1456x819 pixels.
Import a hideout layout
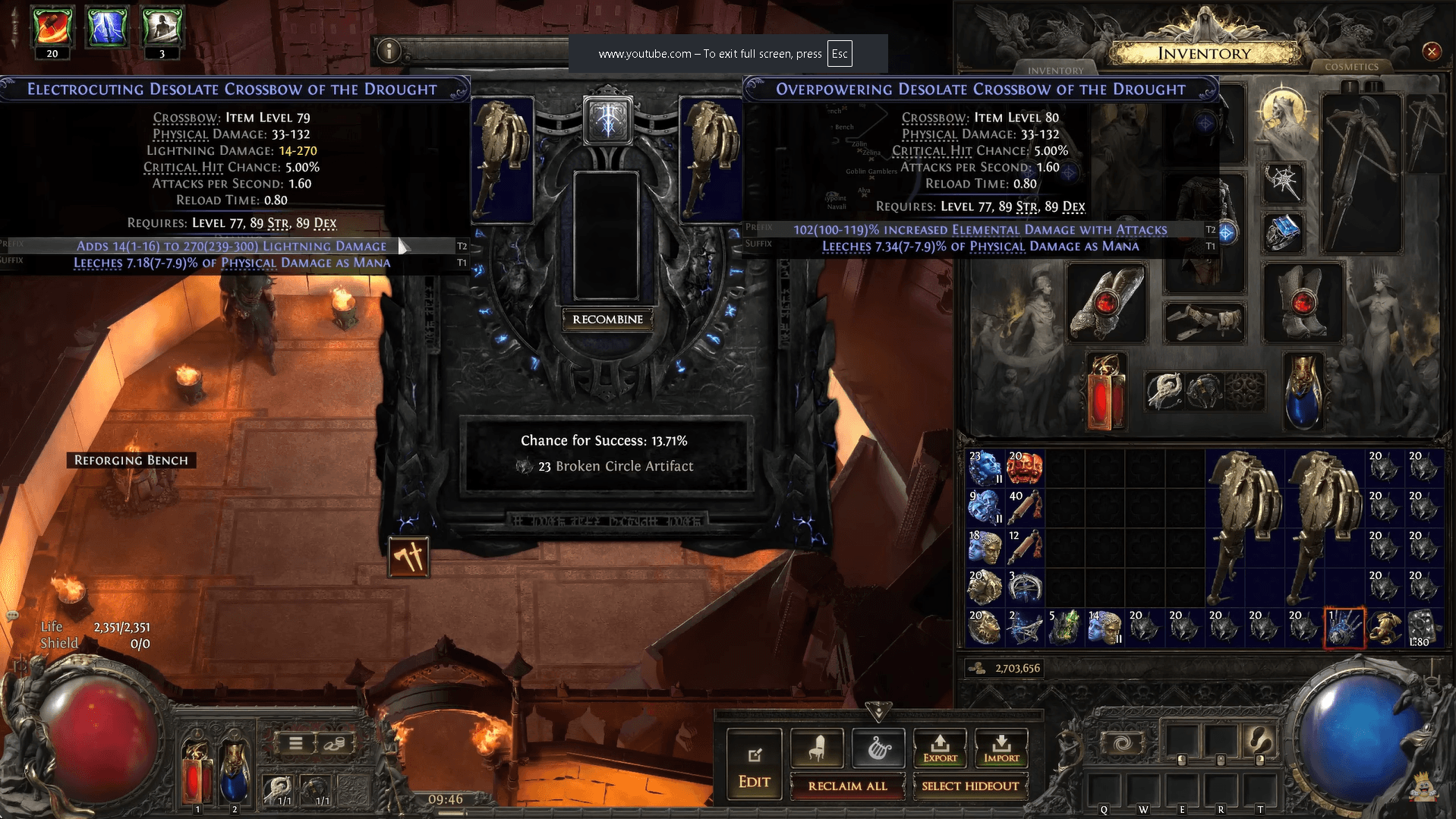coord(1001,748)
